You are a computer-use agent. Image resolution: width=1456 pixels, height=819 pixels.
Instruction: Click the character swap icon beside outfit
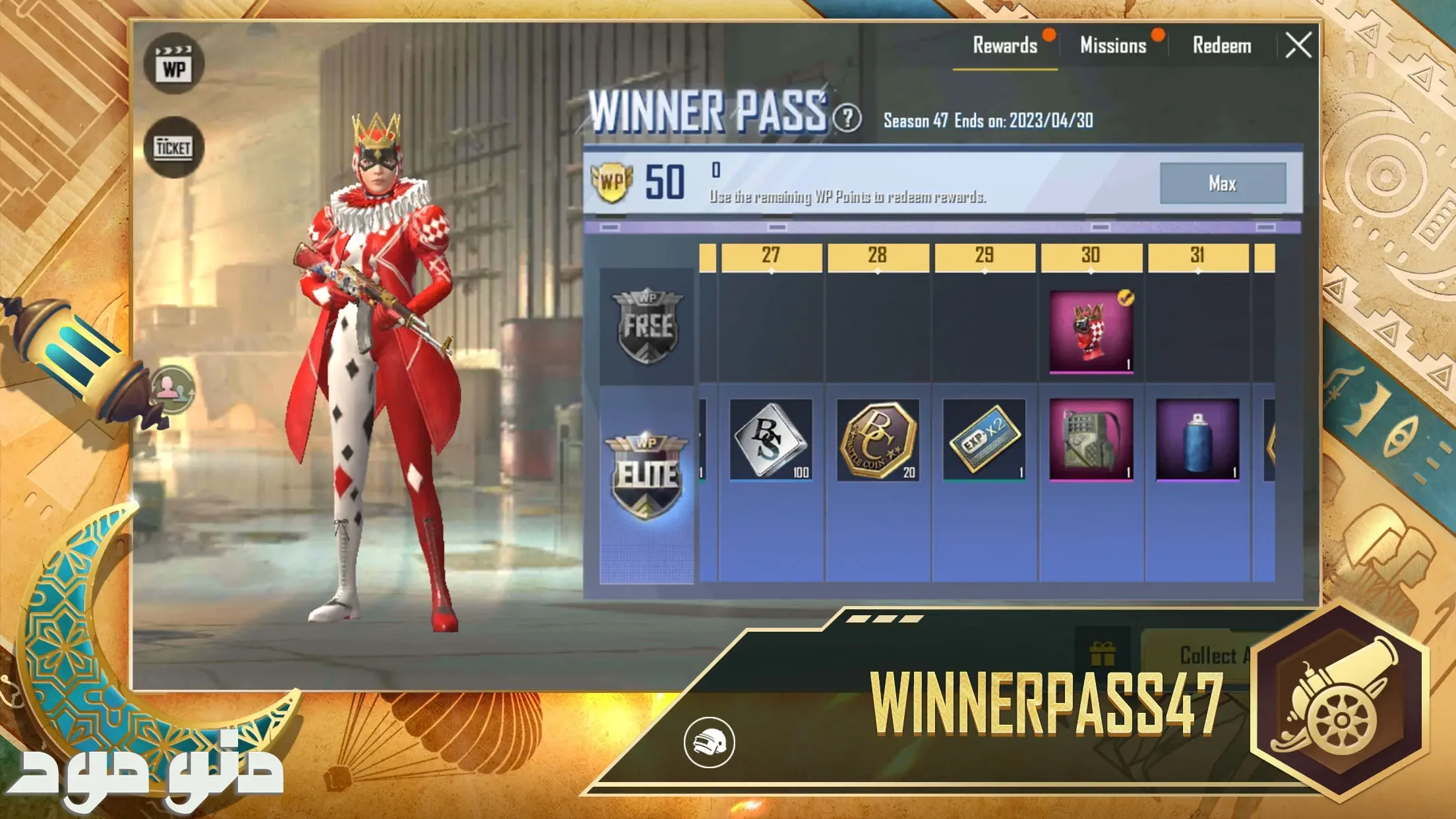(173, 389)
